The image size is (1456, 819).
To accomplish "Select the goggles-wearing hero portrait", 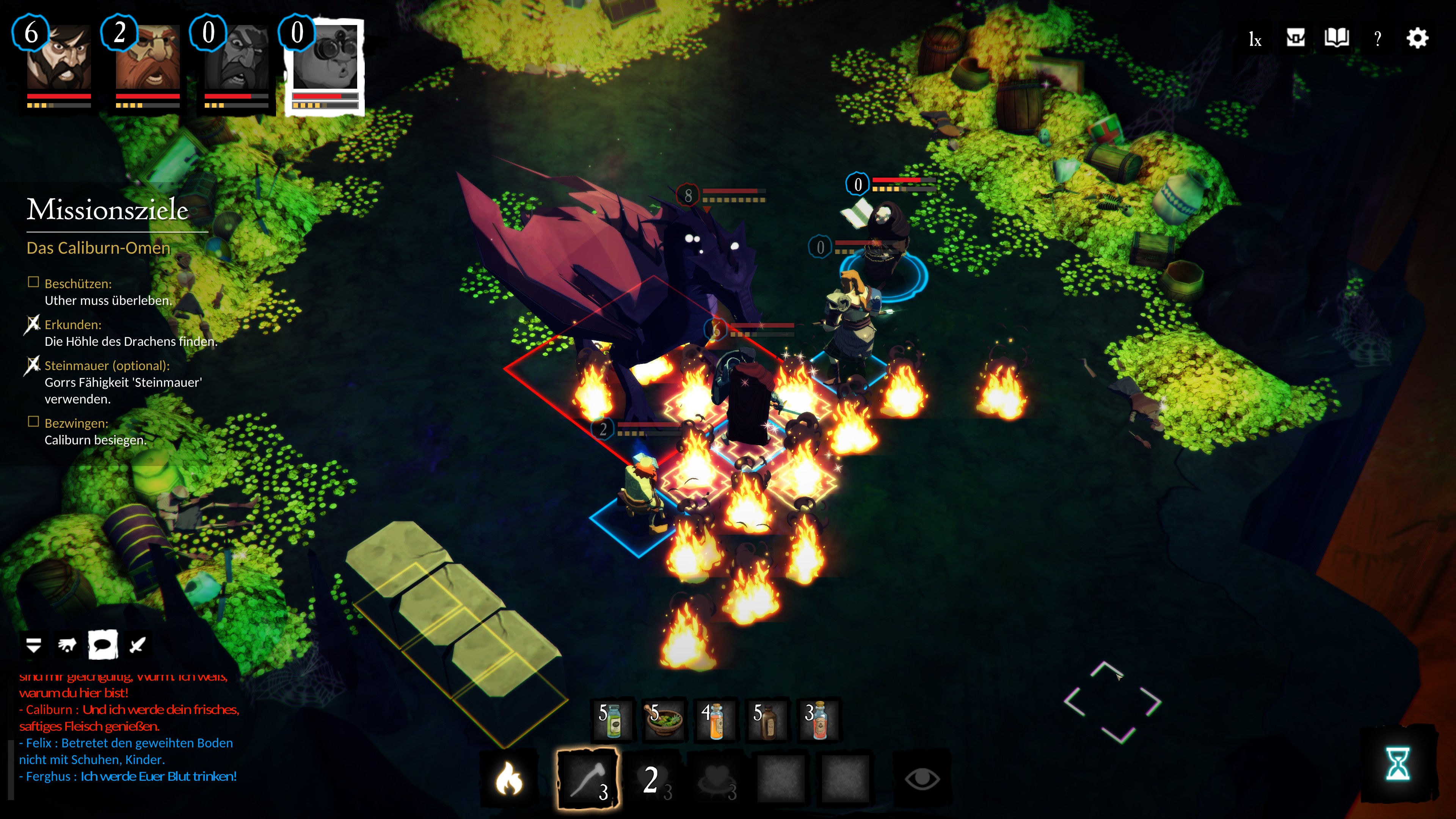I will point(325,57).
